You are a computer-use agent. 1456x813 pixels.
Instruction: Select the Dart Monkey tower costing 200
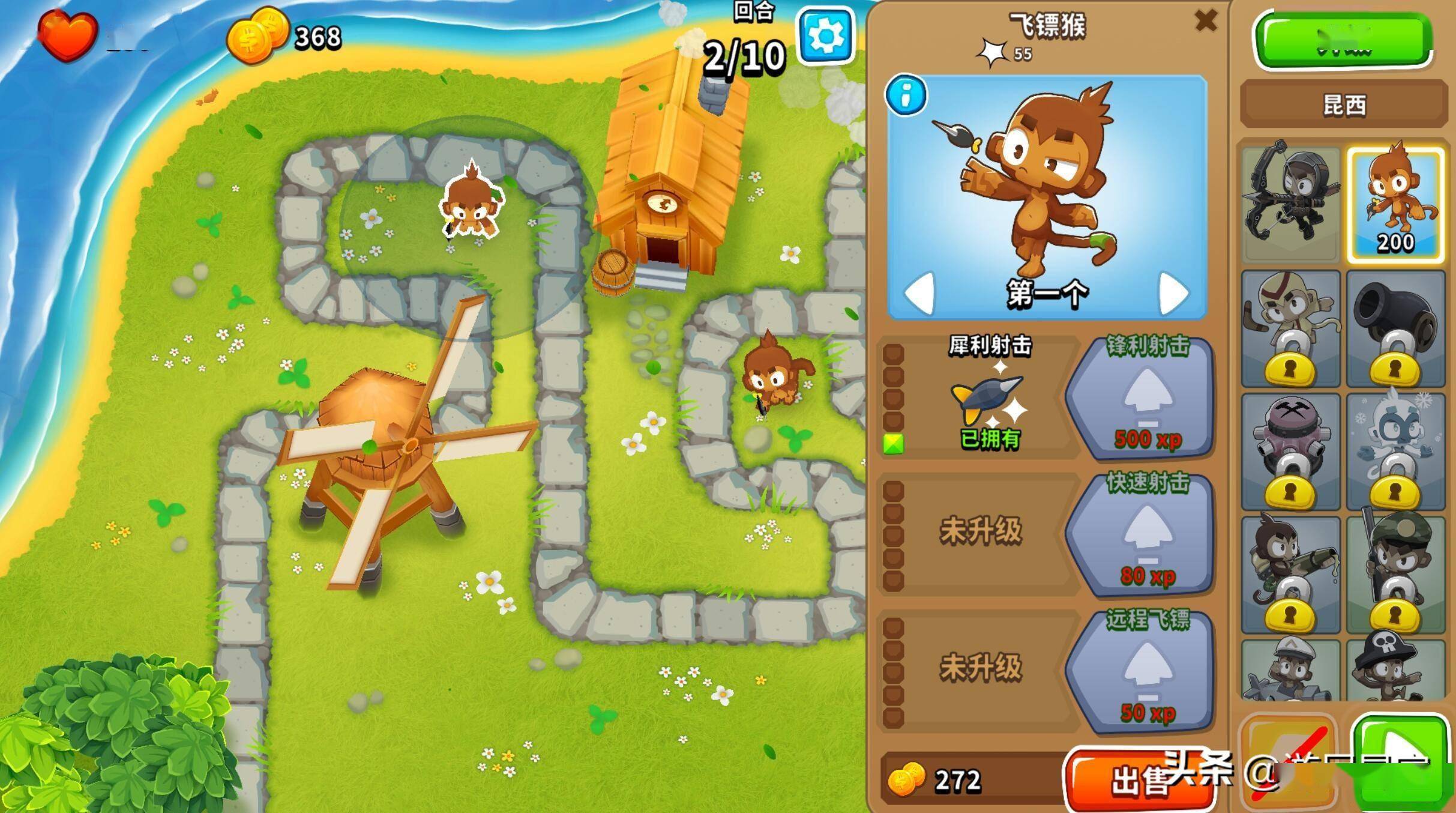pos(1395,204)
